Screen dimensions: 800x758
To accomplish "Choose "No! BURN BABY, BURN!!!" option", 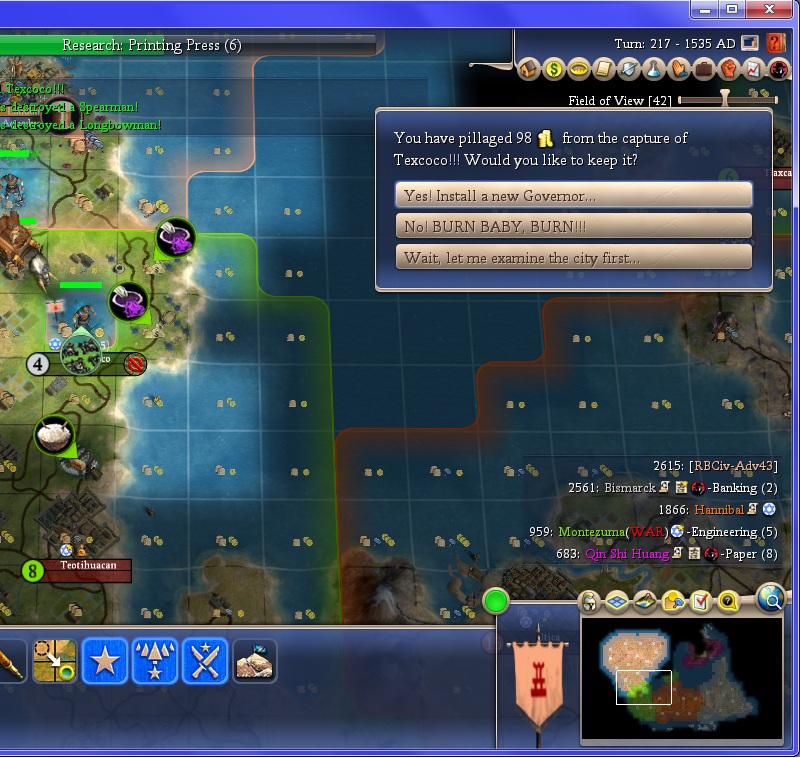I will (574, 226).
